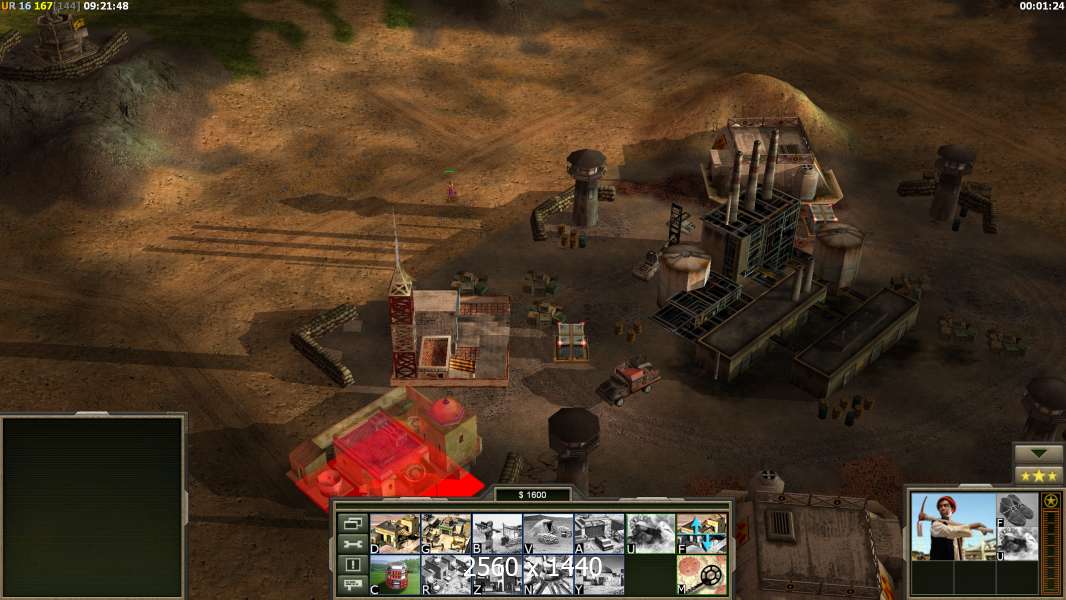Open the overlapping windows button
This screenshot has width=1066, height=600.
(x=352, y=523)
